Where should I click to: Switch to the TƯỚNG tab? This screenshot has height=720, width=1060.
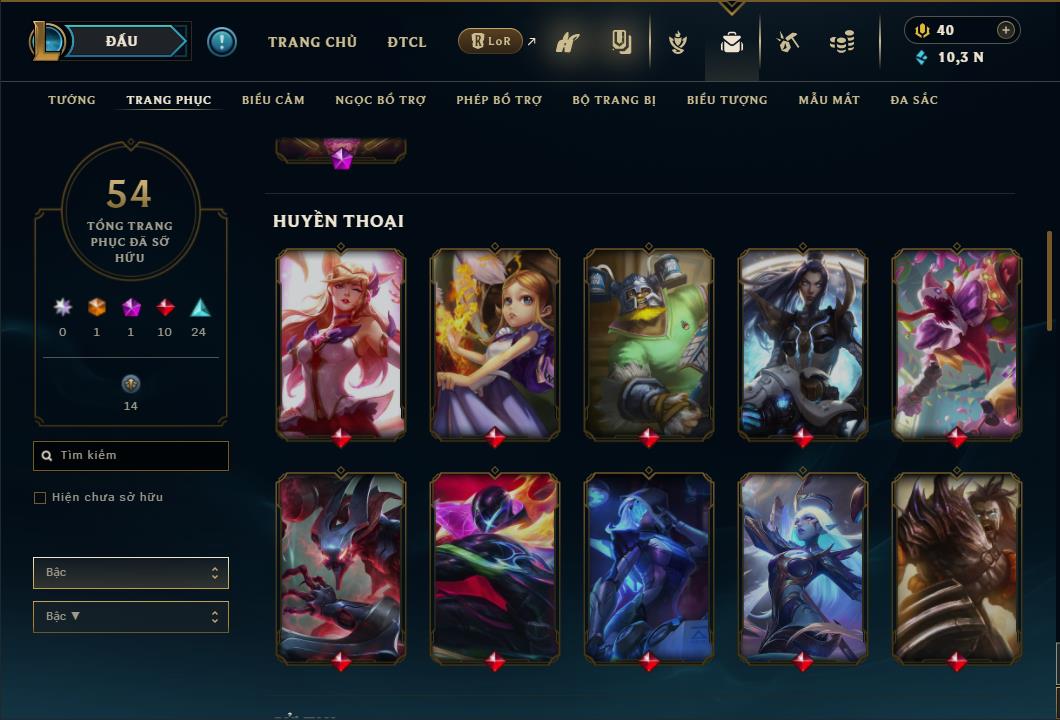tap(72, 100)
